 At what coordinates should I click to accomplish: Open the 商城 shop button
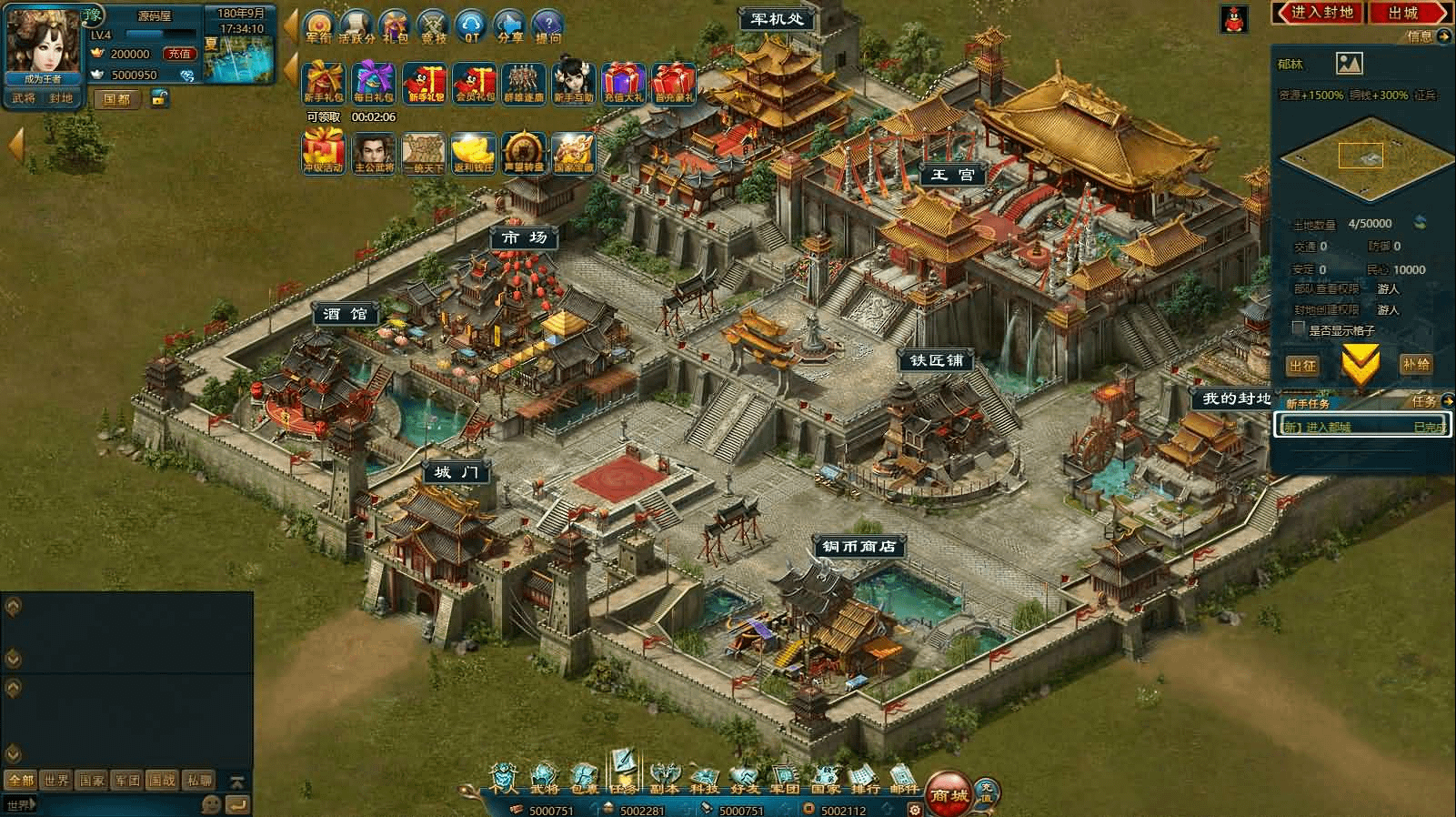pyautogui.click(x=950, y=793)
